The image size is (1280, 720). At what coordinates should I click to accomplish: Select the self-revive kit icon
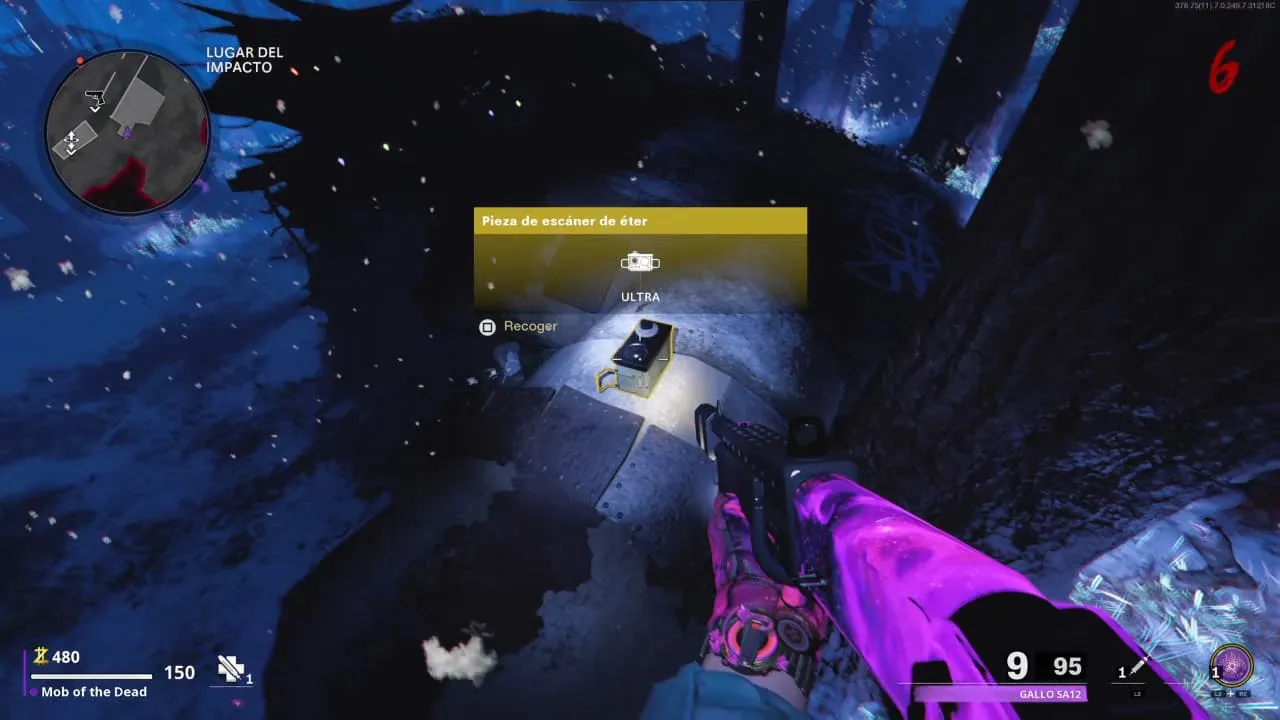[231, 670]
